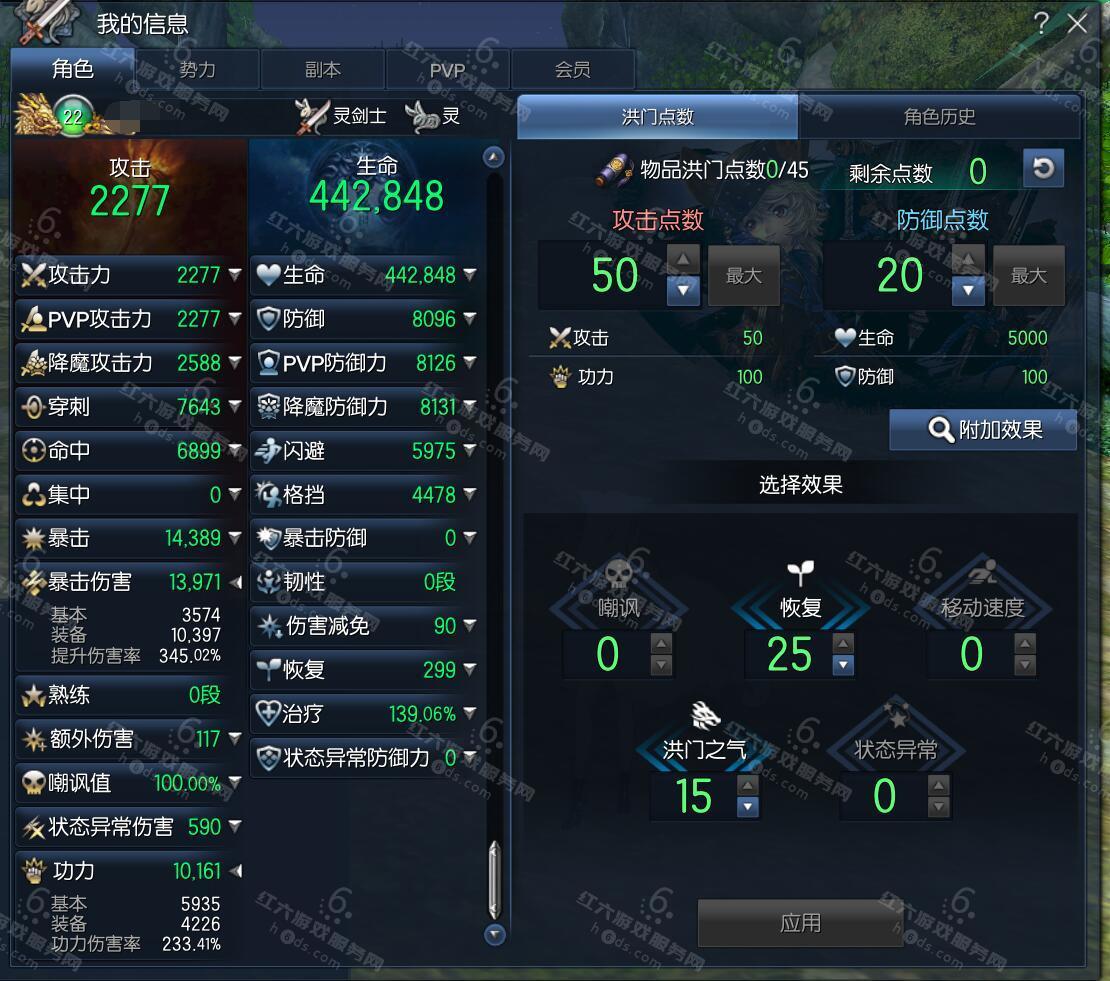Switch to the 副本 tab
1110x981 pixels.
coord(322,70)
